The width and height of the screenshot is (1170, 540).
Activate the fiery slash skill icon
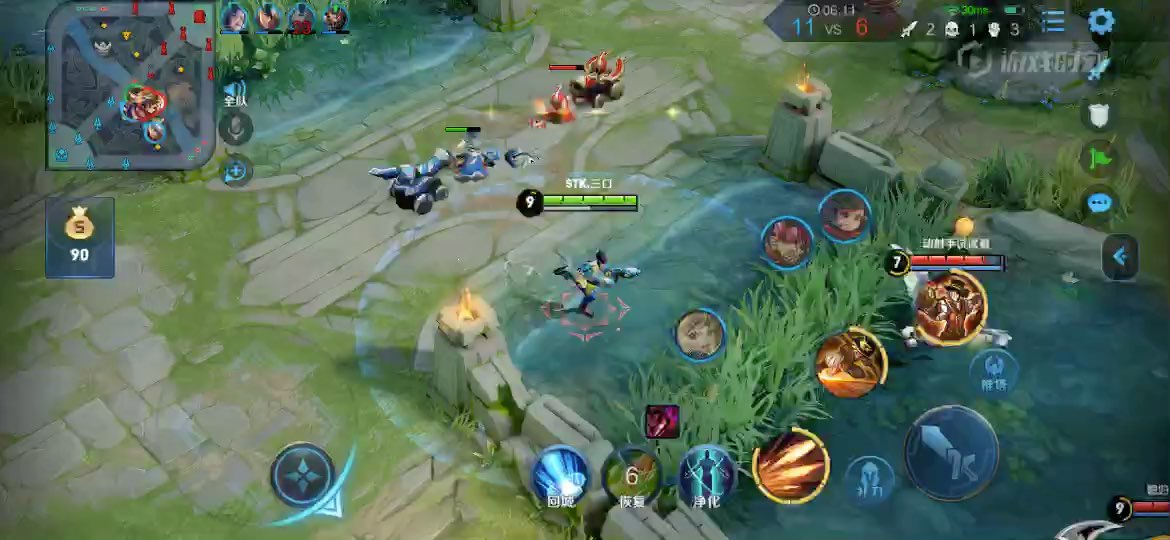coord(791,466)
